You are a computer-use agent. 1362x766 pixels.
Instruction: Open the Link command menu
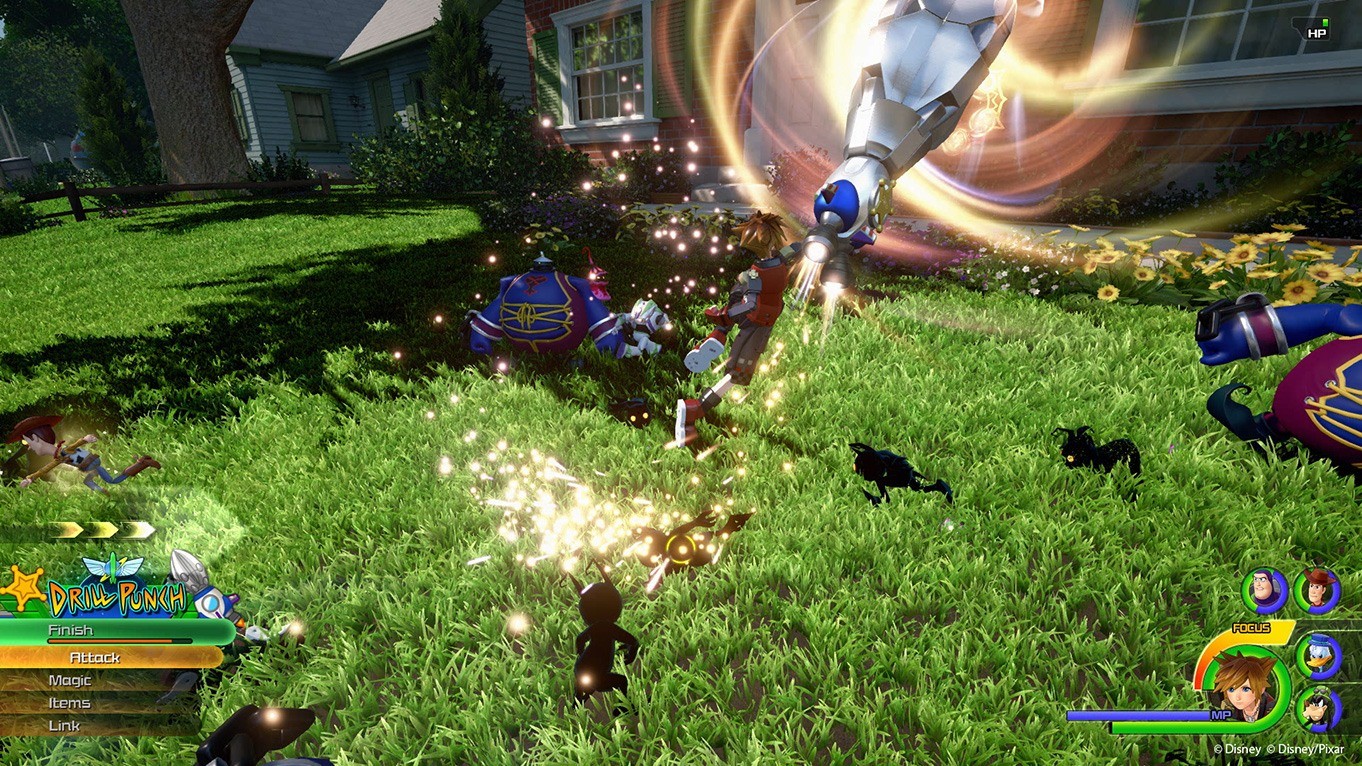pyautogui.click(x=63, y=725)
